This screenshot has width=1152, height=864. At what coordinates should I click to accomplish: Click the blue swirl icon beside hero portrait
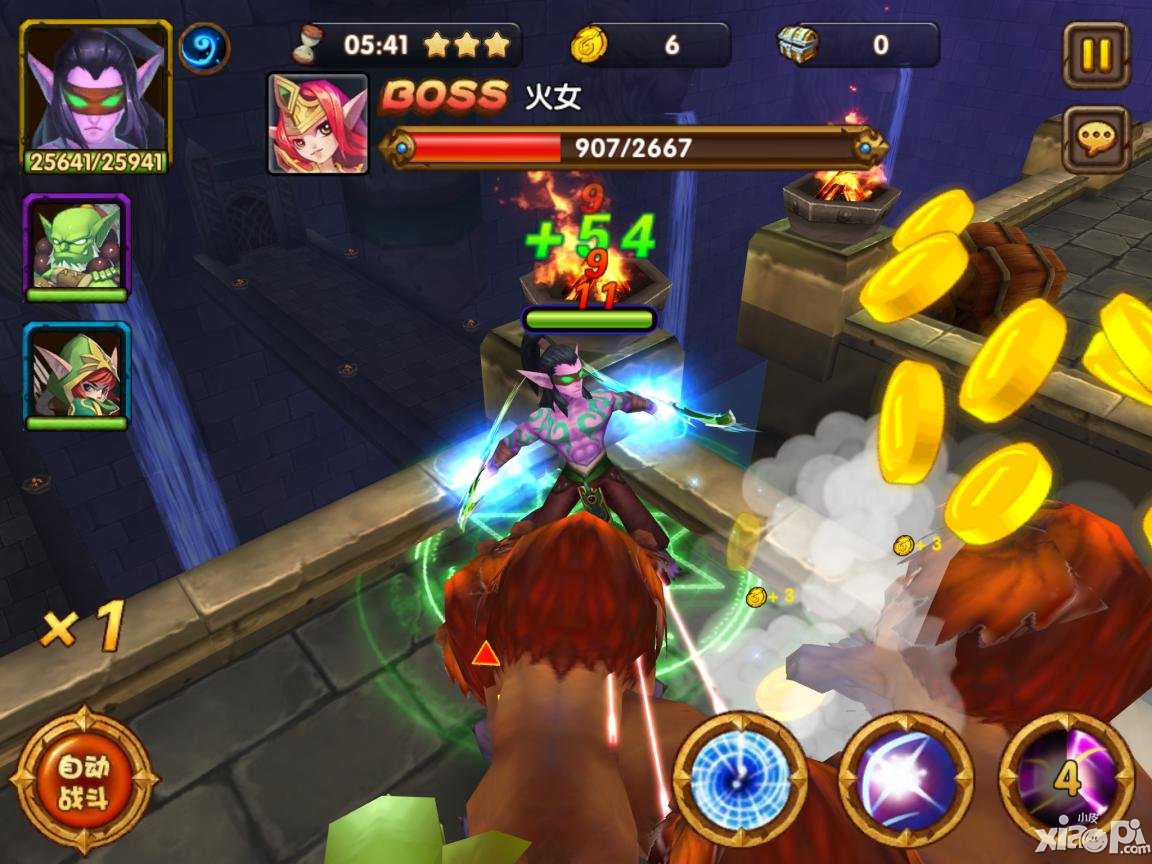point(204,48)
